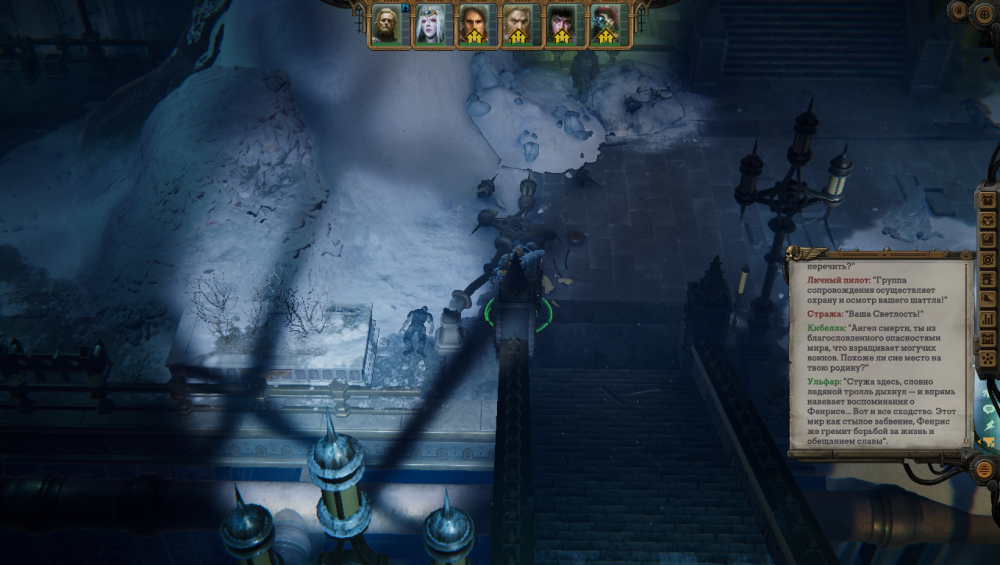The image size is (1000, 565).
Task: Click the cogwheel icon in the side menu
Action: pyautogui.click(x=989, y=261)
